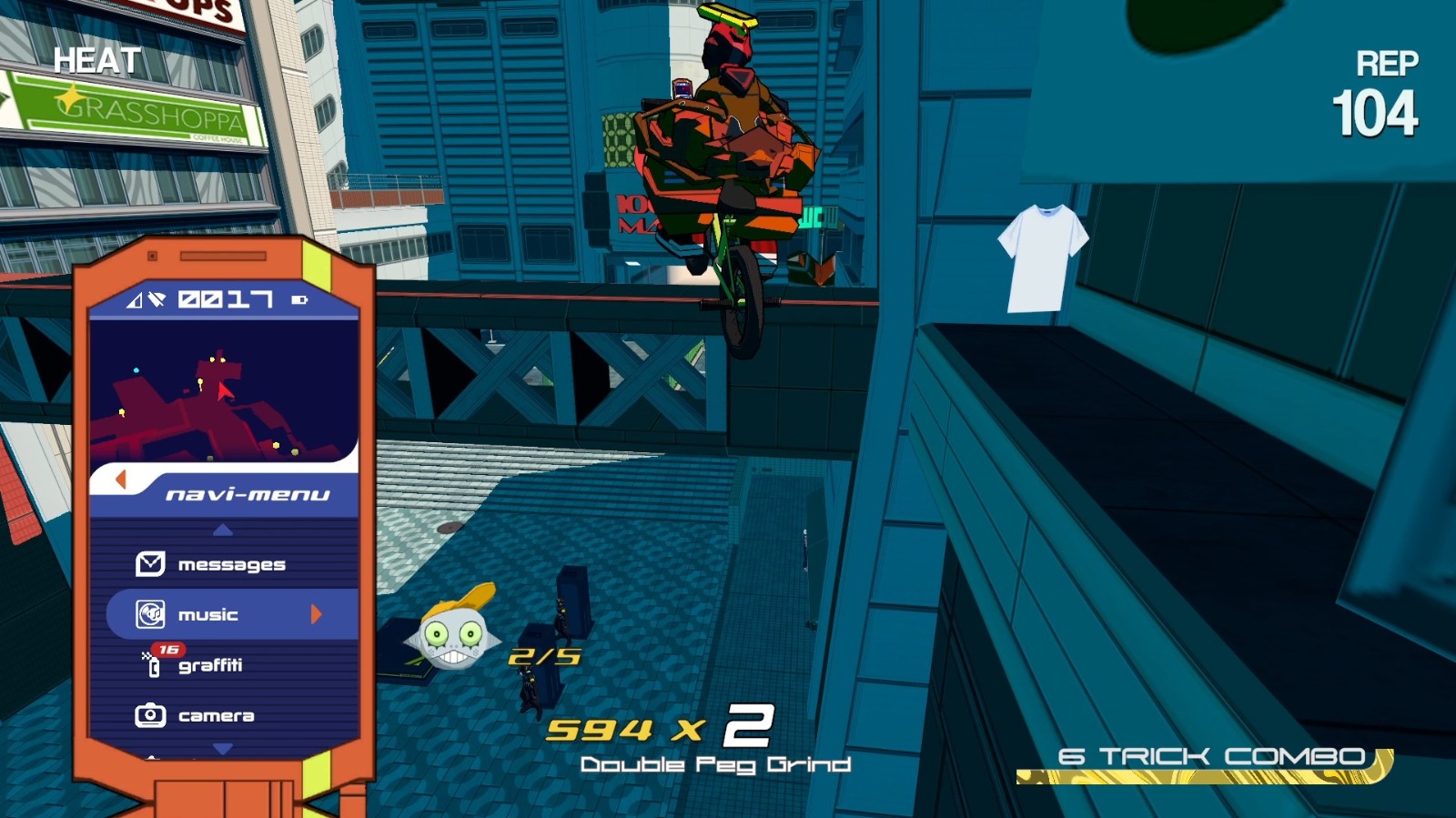Select the signal strength icon
The height and width of the screenshot is (818, 1456).
tap(133, 300)
